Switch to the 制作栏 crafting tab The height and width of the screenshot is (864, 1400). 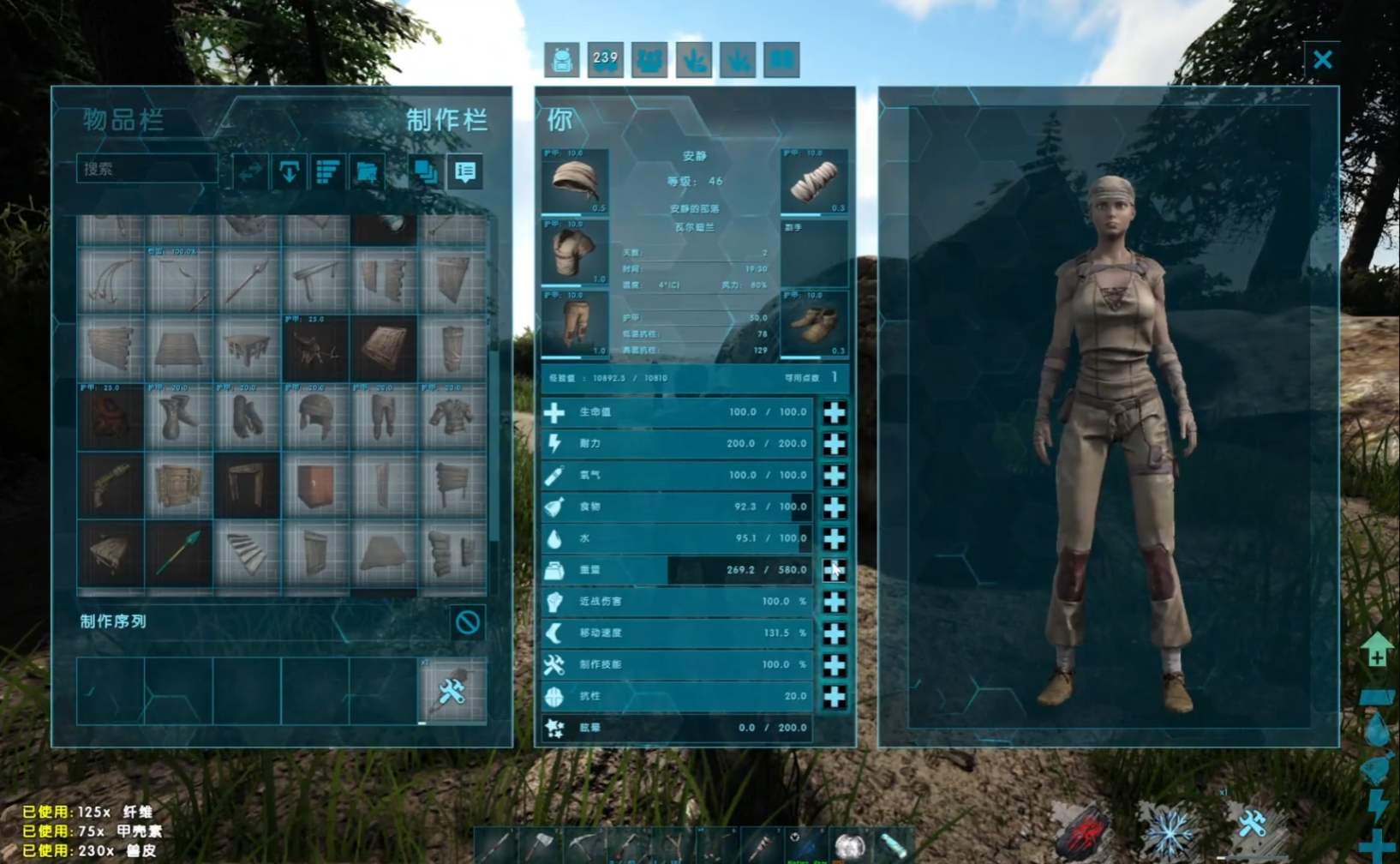446,120
